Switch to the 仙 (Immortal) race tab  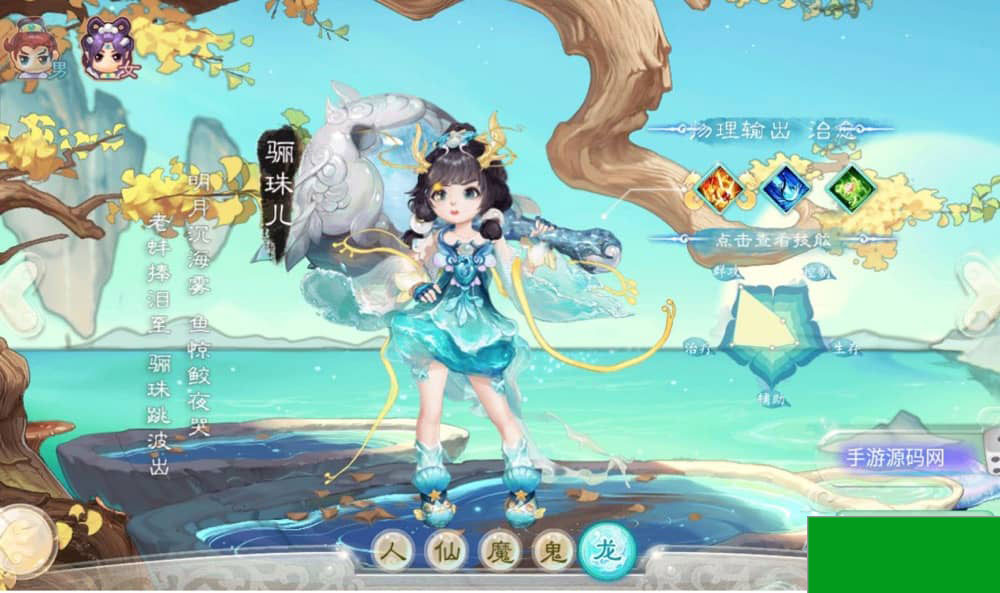tap(446, 550)
